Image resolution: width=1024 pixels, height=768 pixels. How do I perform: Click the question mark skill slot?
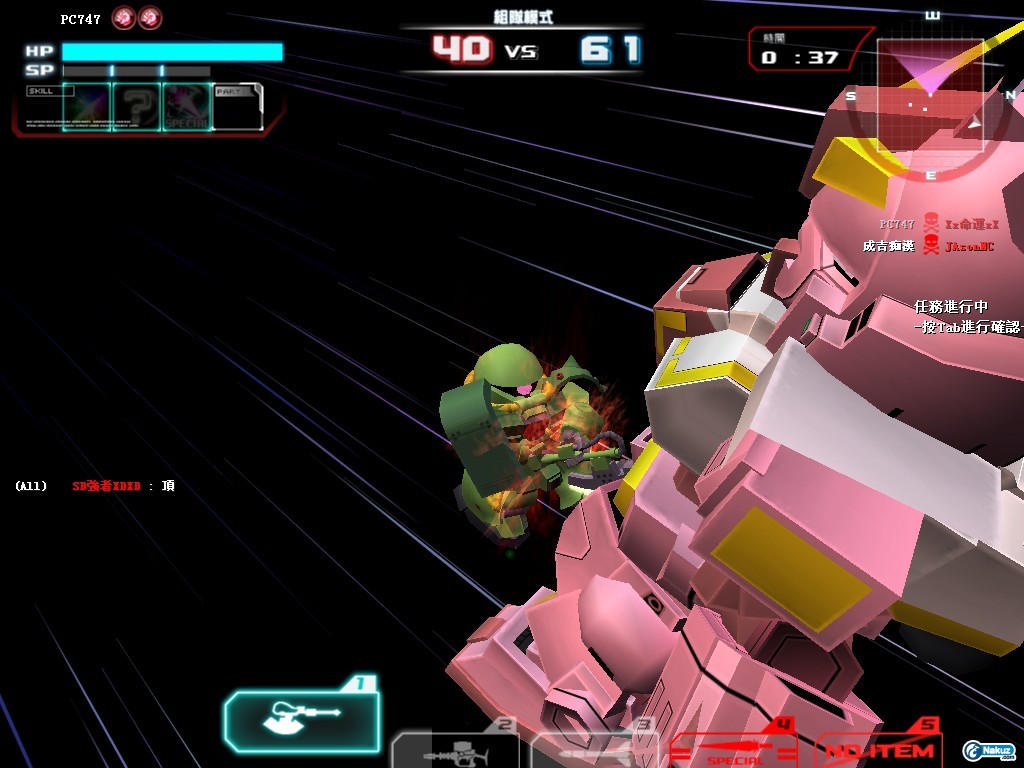pyautogui.click(x=137, y=107)
